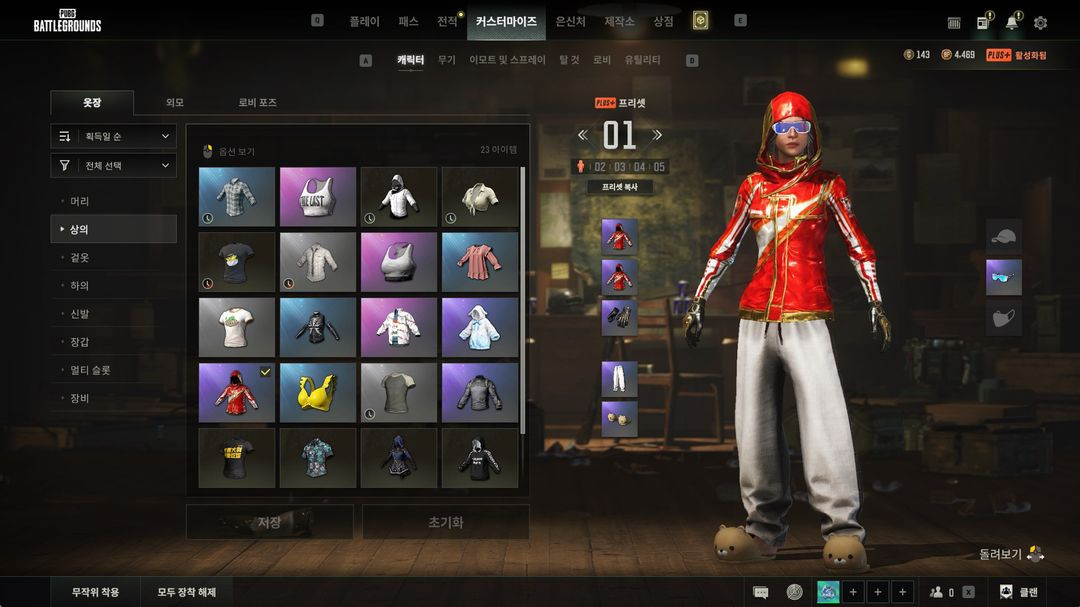Select the red hooded jacket item

tap(236, 393)
